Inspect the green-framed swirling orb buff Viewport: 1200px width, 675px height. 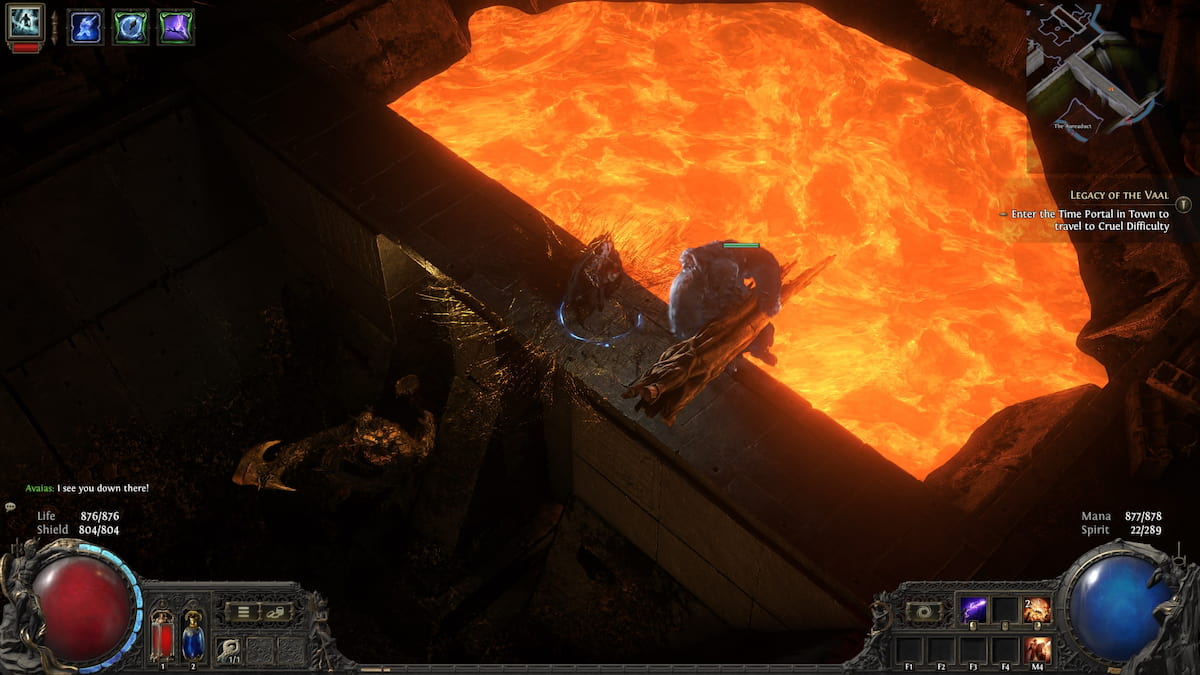tap(130, 27)
